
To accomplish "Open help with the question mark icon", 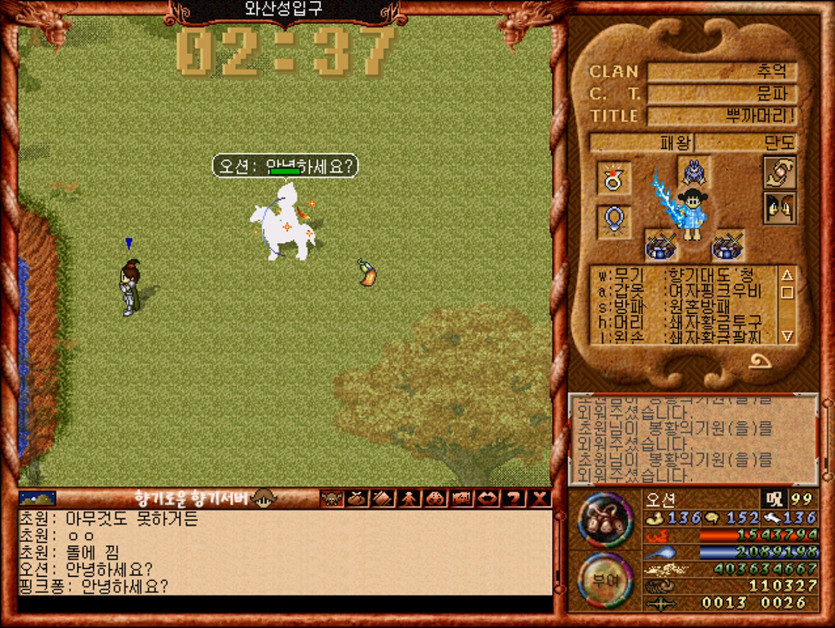I will [514, 498].
